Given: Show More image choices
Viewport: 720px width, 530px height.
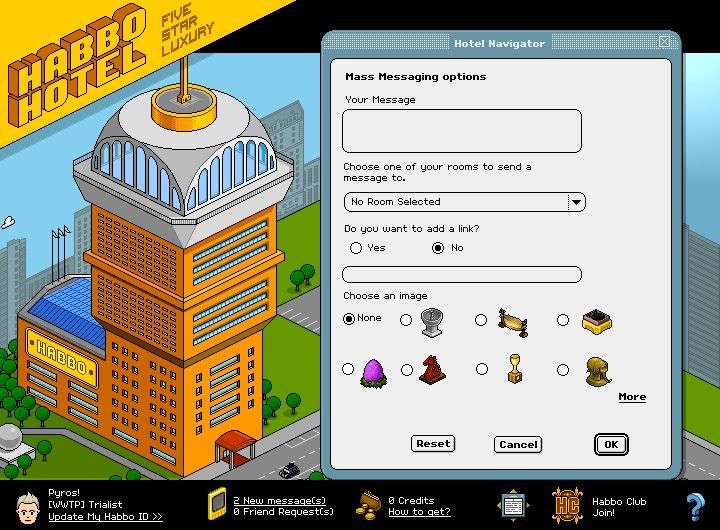Looking at the screenshot, I should coord(632,397).
